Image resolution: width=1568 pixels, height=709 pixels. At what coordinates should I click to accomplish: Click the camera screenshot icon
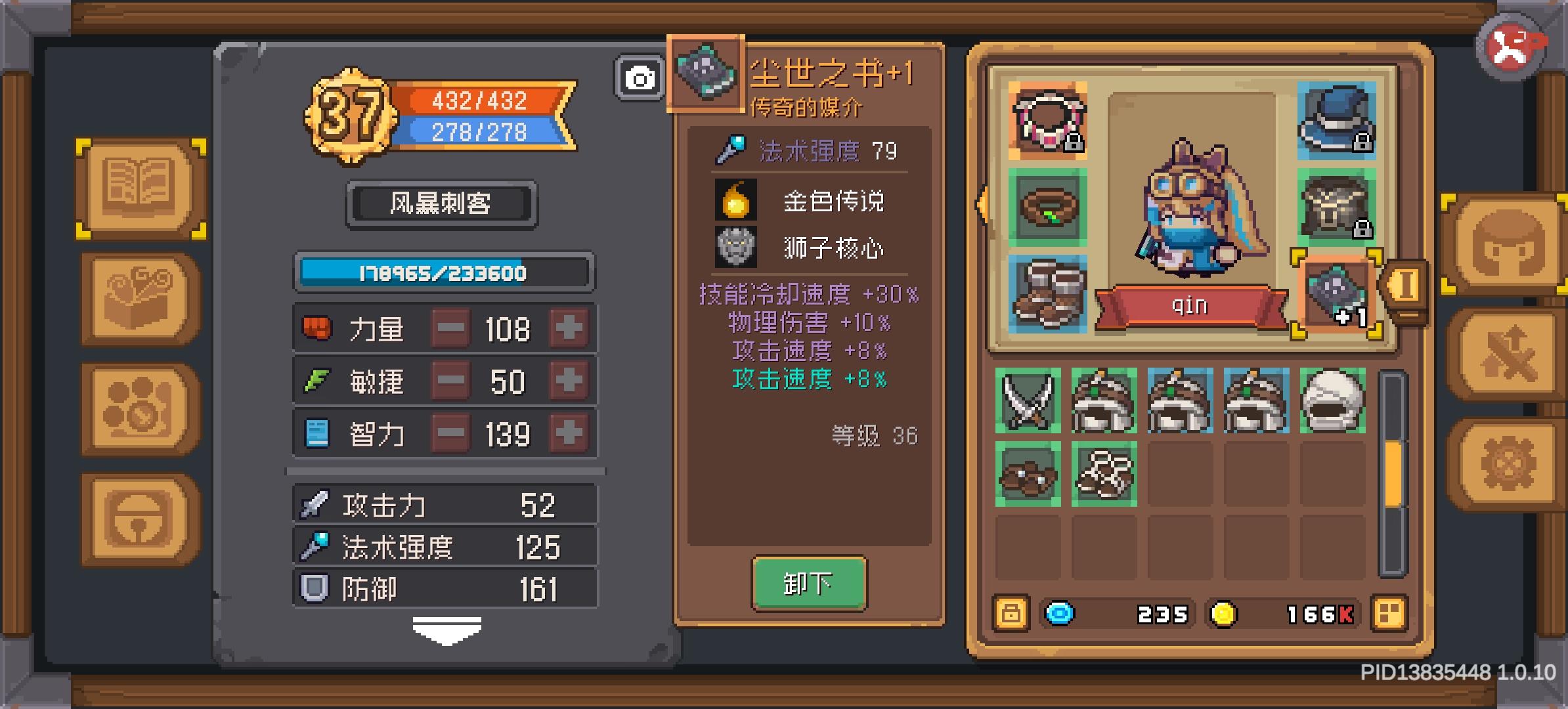point(640,78)
